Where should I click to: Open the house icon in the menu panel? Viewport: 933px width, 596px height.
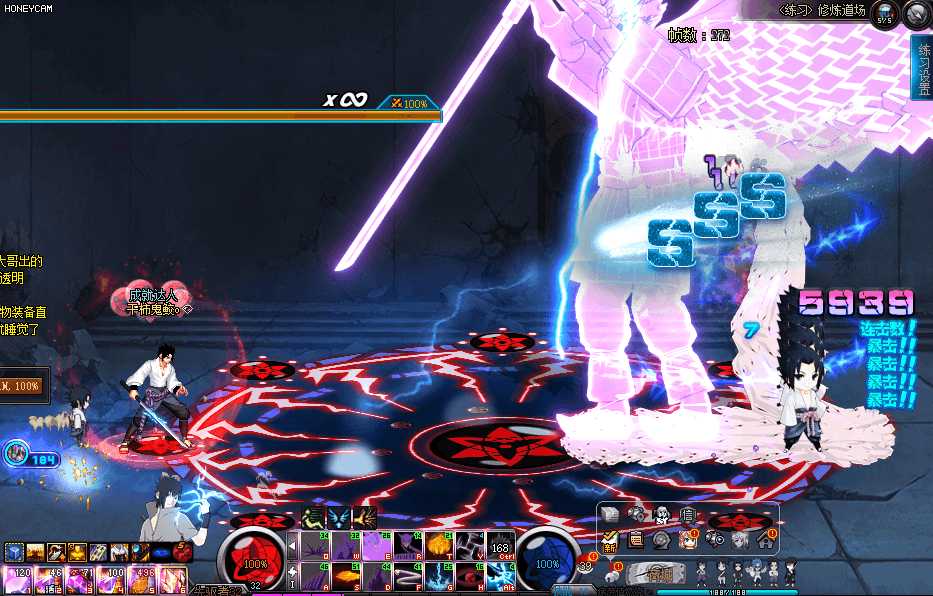(765, 540)
